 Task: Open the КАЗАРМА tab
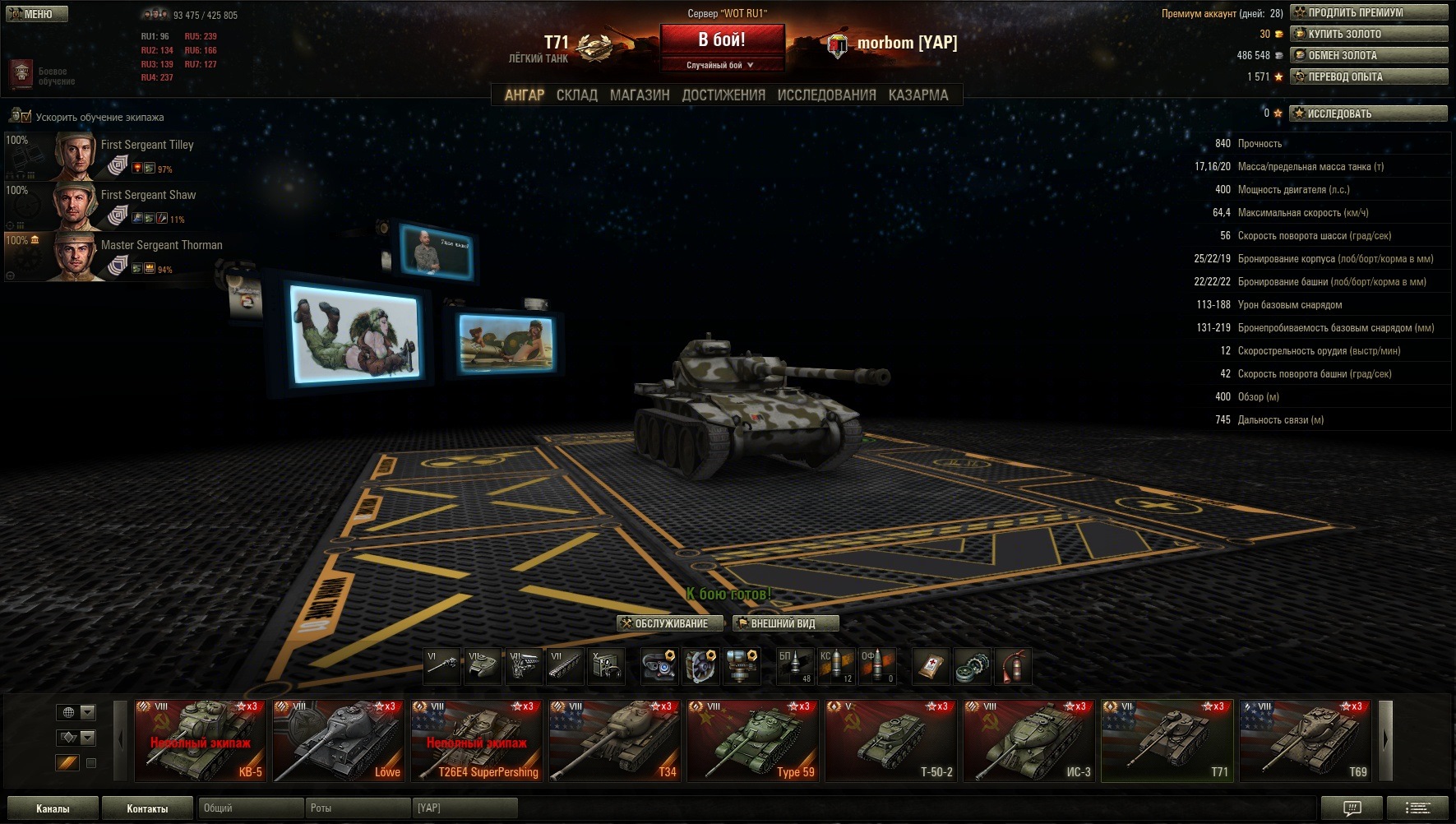(x=918, y=95)
